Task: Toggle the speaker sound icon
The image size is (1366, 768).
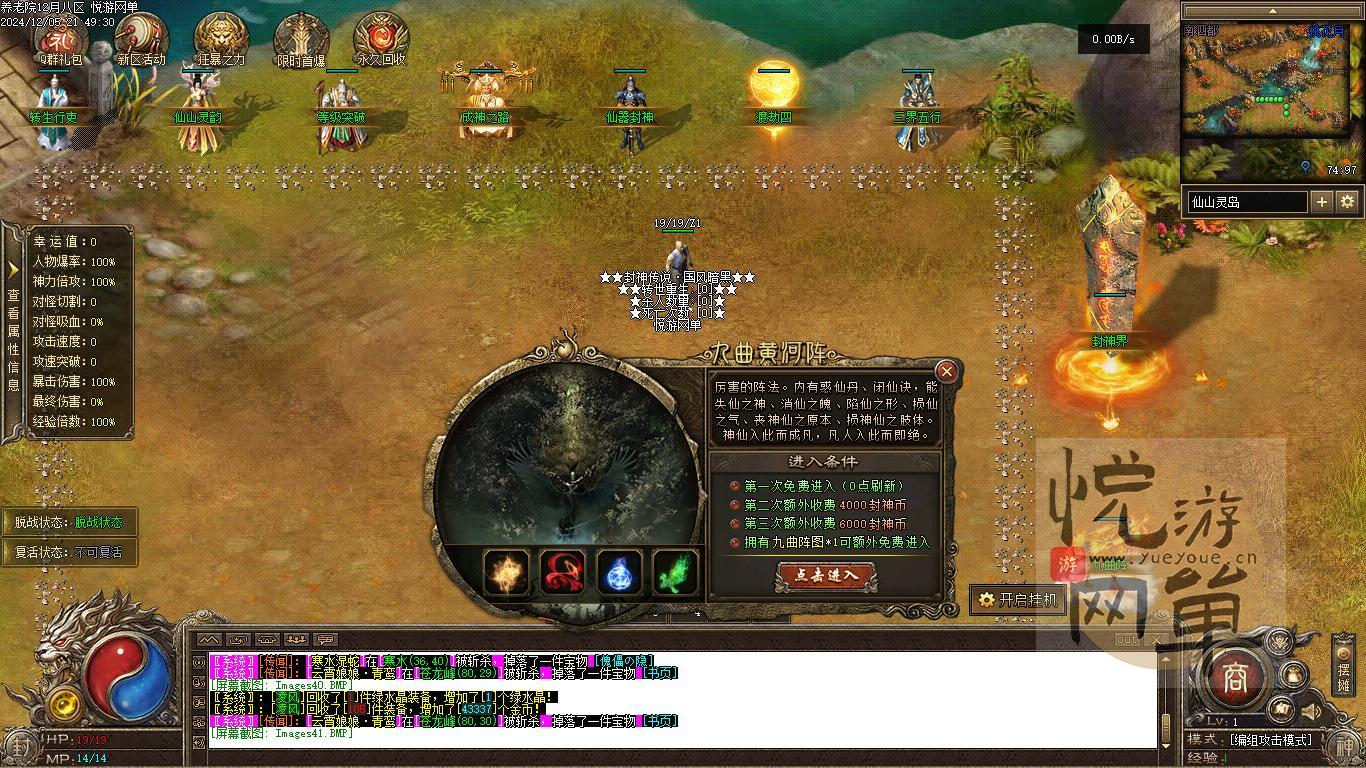Action: [x=1310, y=711]
